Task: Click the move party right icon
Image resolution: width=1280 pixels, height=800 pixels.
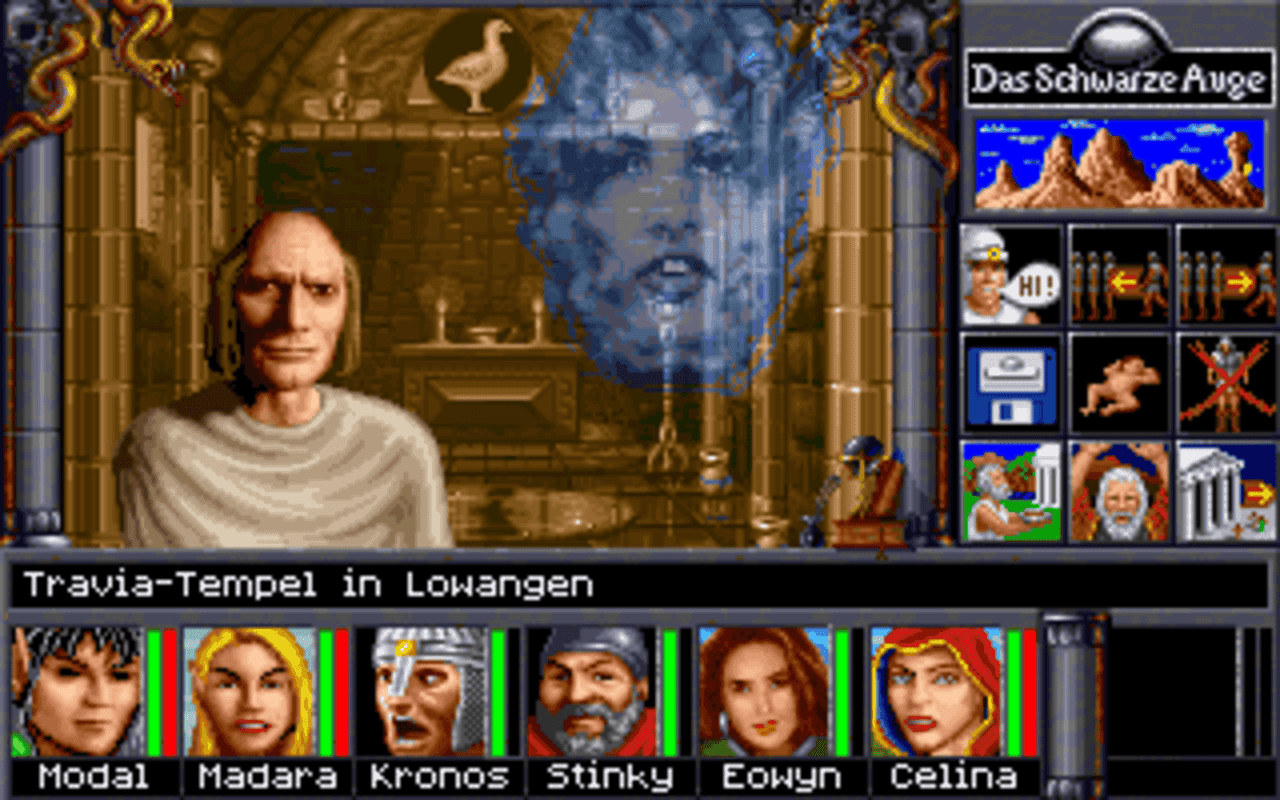Action: click(1225, 278)
